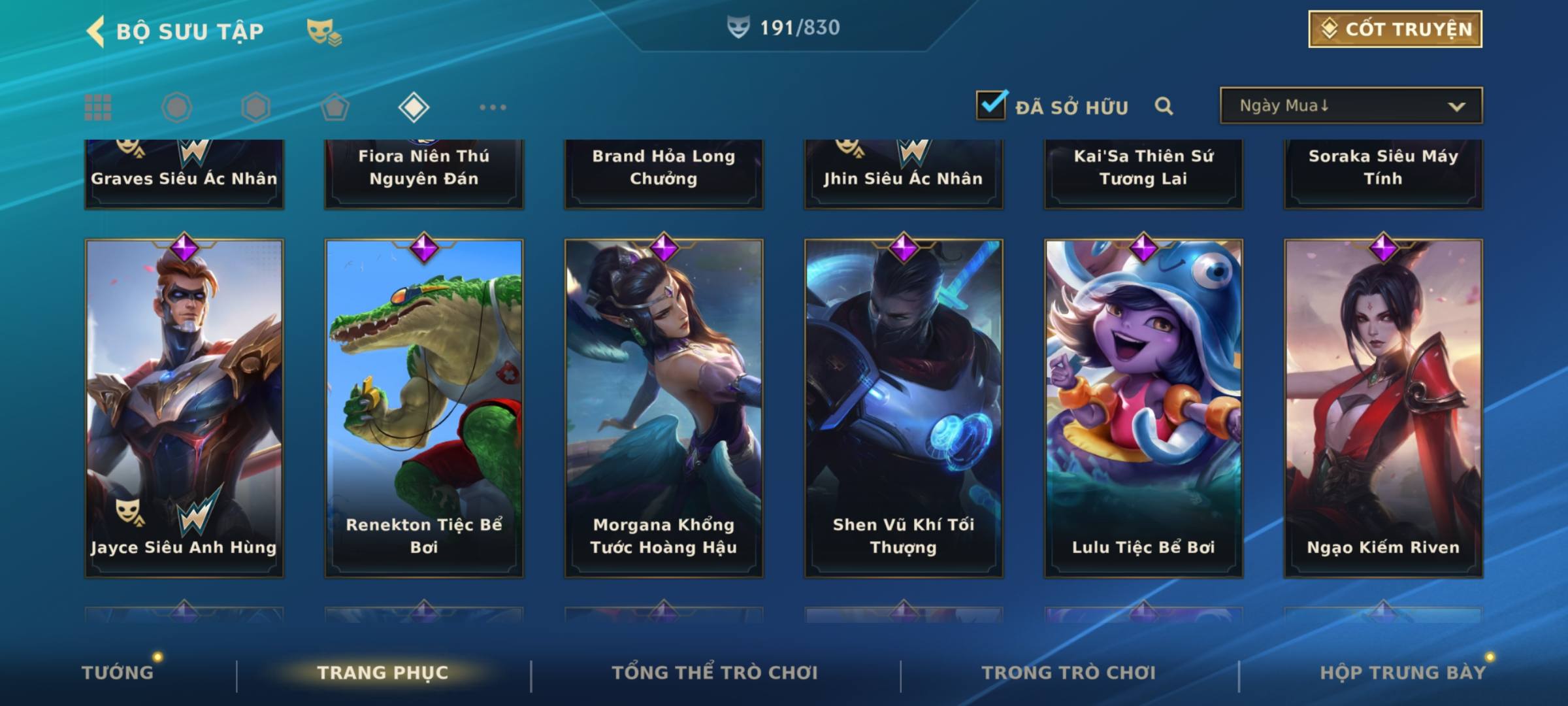
Task: Toggle the Đã Sở Hữu checkbox
Action: pos(991,105)
